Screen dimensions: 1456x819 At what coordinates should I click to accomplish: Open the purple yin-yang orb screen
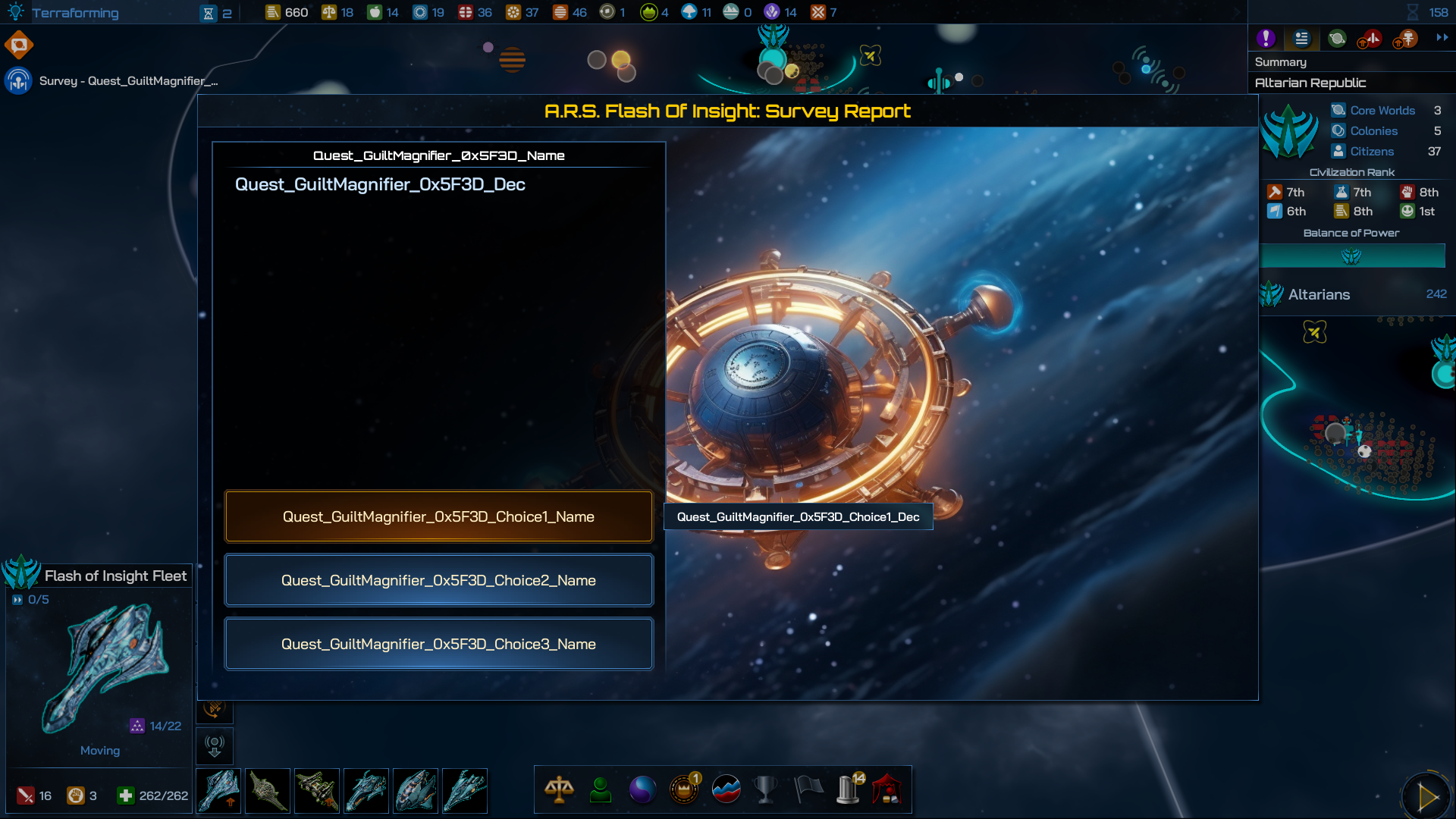[642, 789]
